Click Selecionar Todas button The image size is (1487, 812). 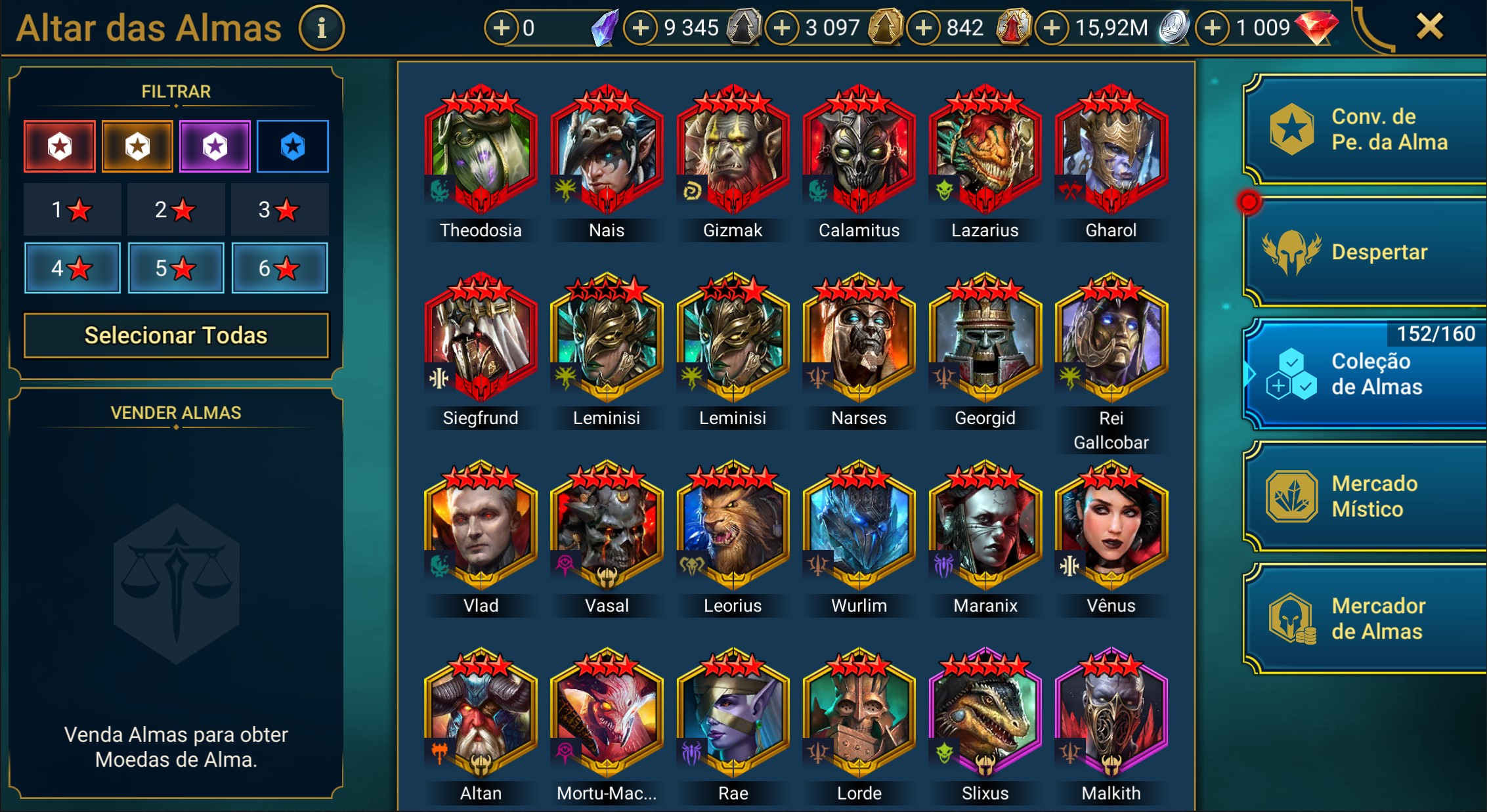click(176, 335)
